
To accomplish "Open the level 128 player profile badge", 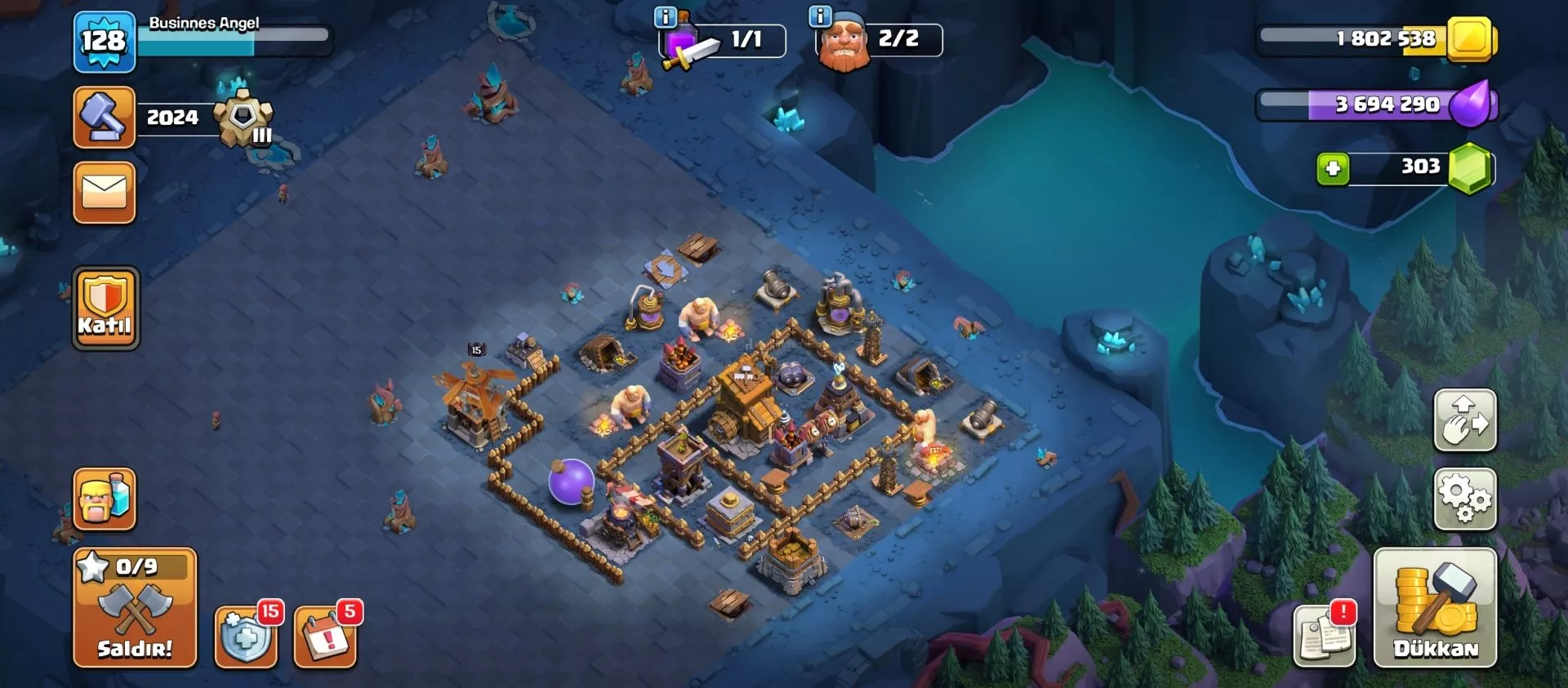I will click(x=105, y=41).
